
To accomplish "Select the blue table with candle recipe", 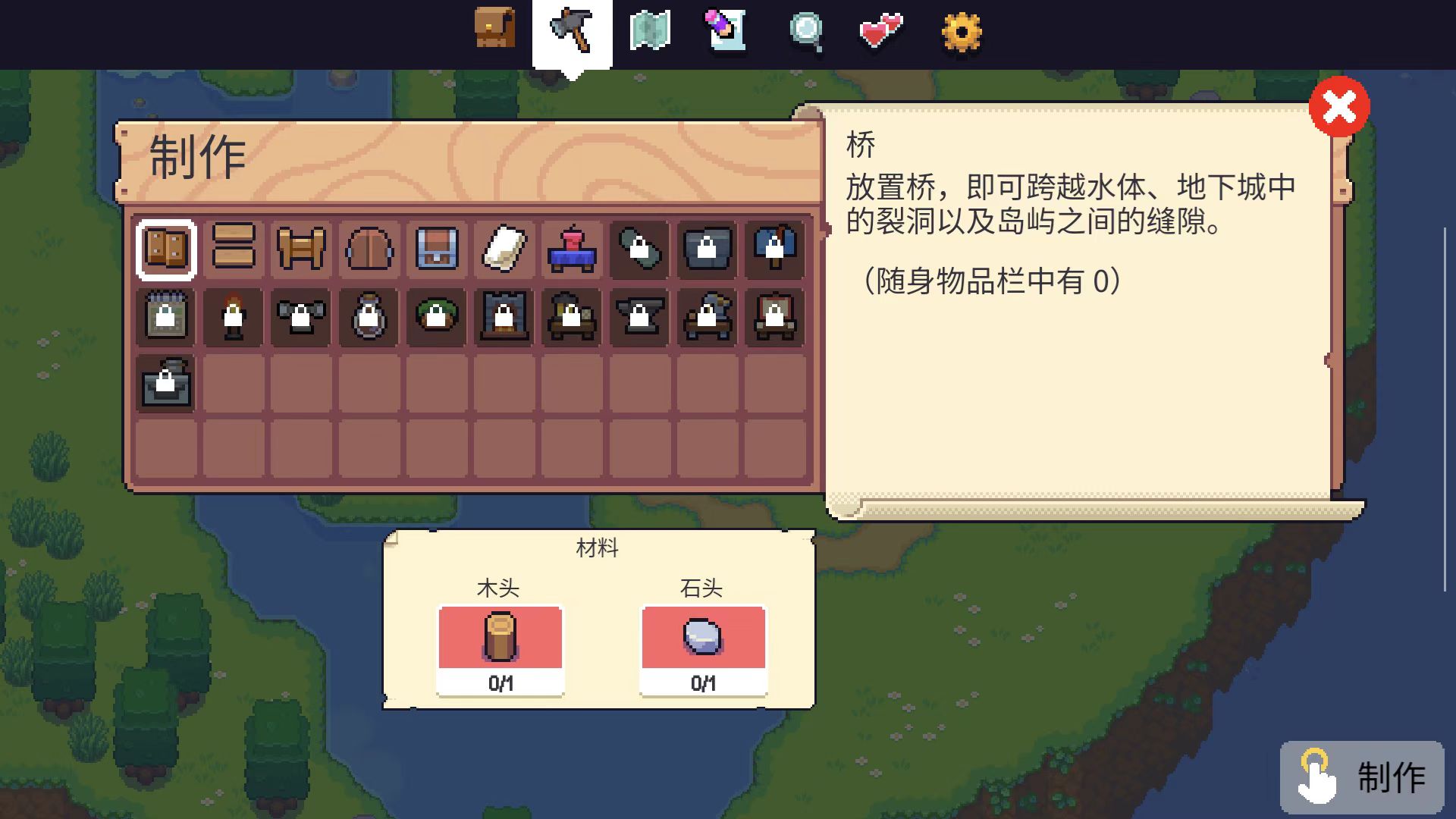I will [x=570, y=250].
